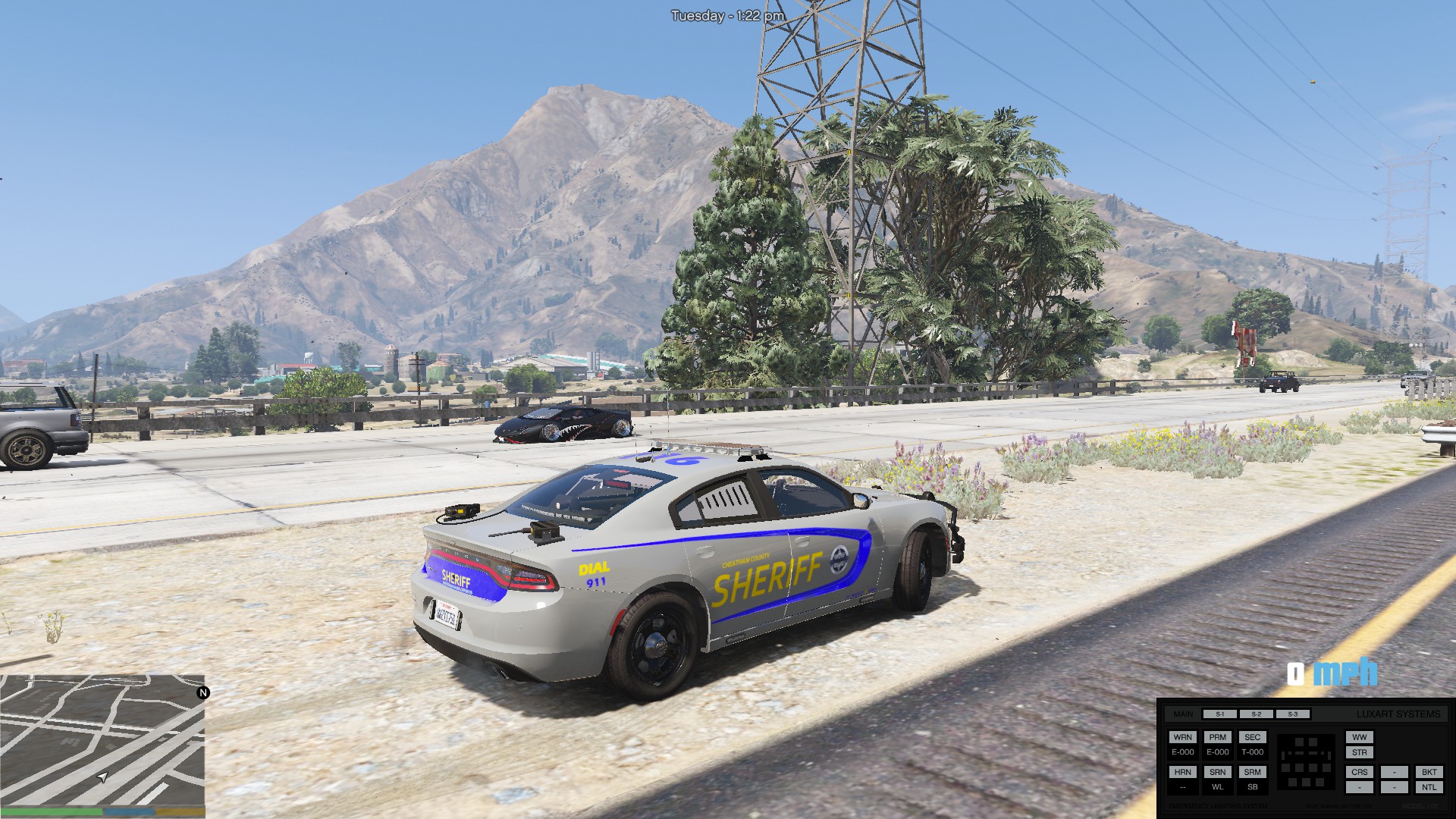
Task: Enable the WW wig-wag button
Action: point(1359,737)
